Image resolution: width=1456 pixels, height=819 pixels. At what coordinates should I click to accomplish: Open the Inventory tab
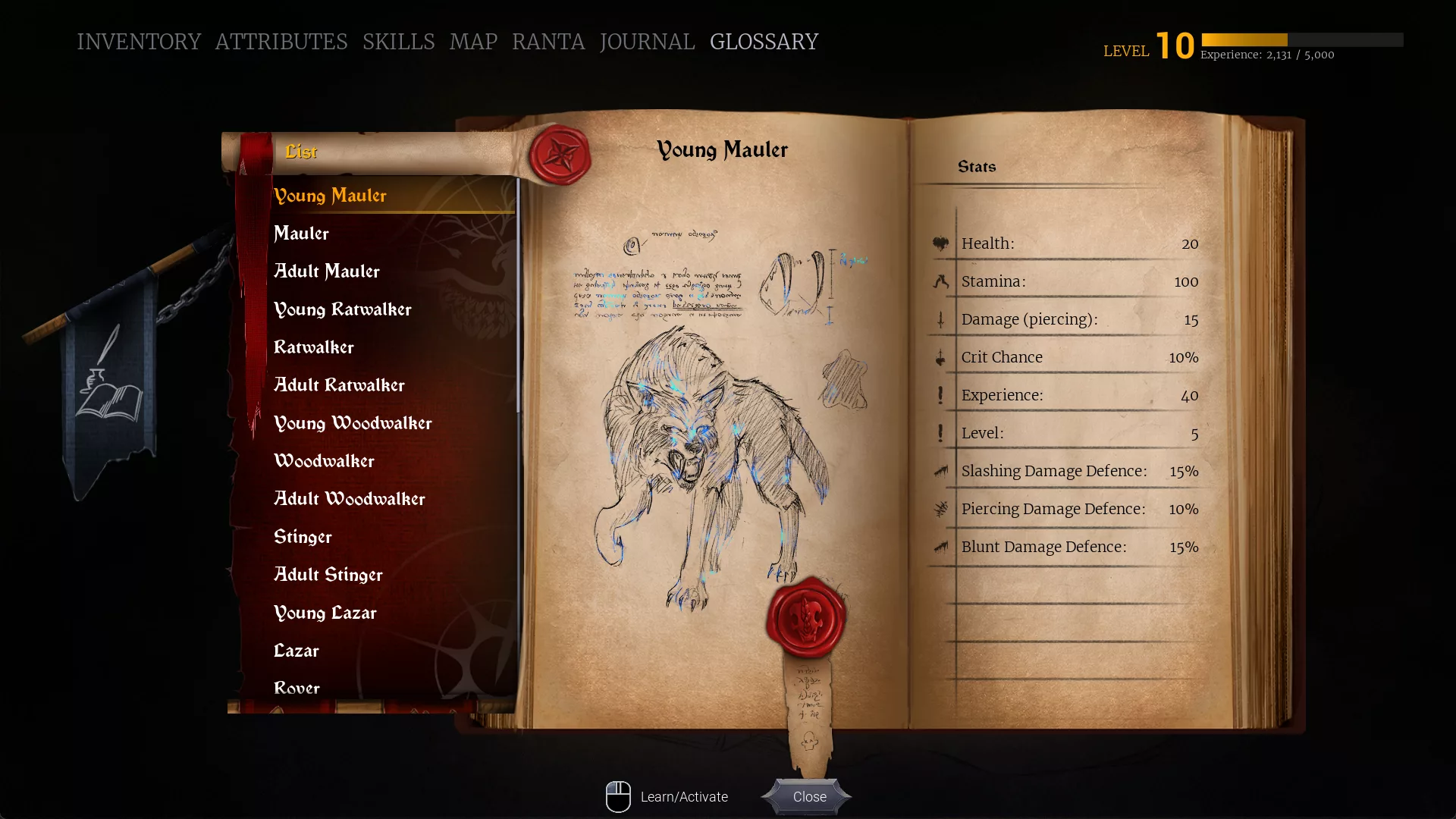pos(139,42)
